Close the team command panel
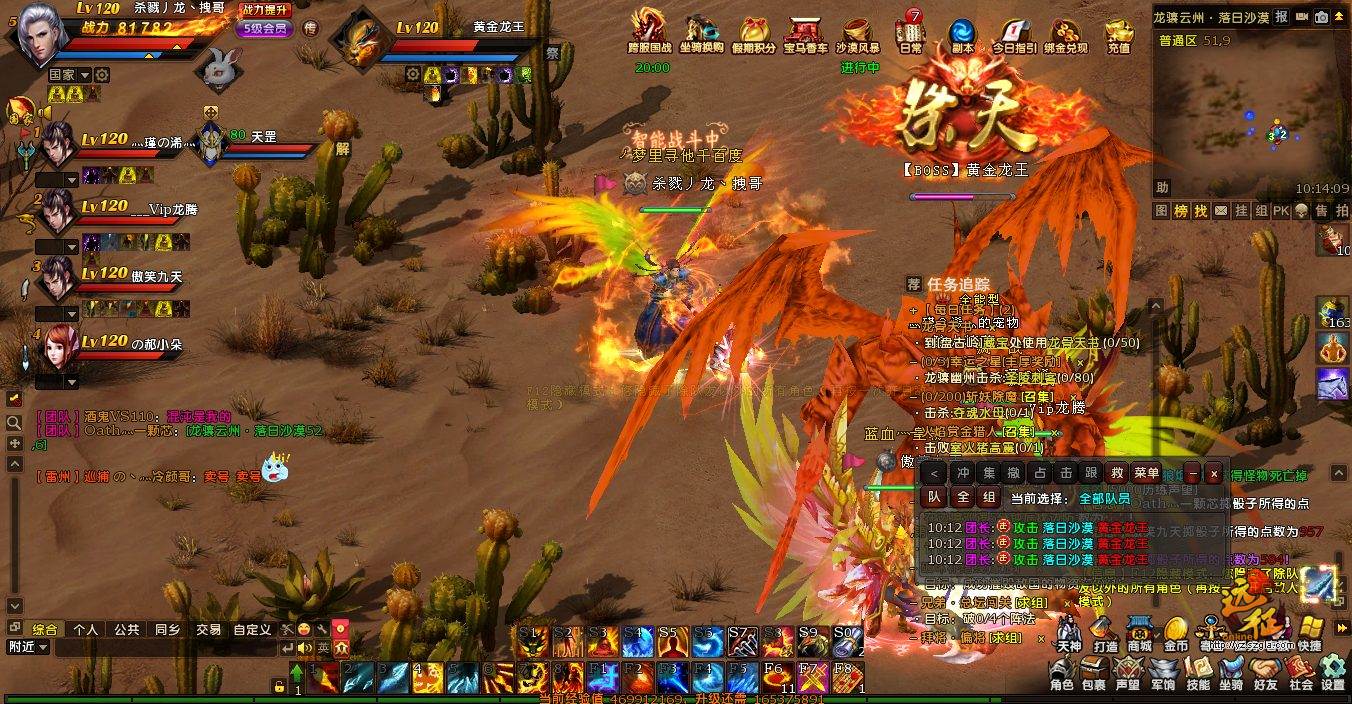Image resolution: width=1352 pixels, height=704 pixels. coord(1214,473)
